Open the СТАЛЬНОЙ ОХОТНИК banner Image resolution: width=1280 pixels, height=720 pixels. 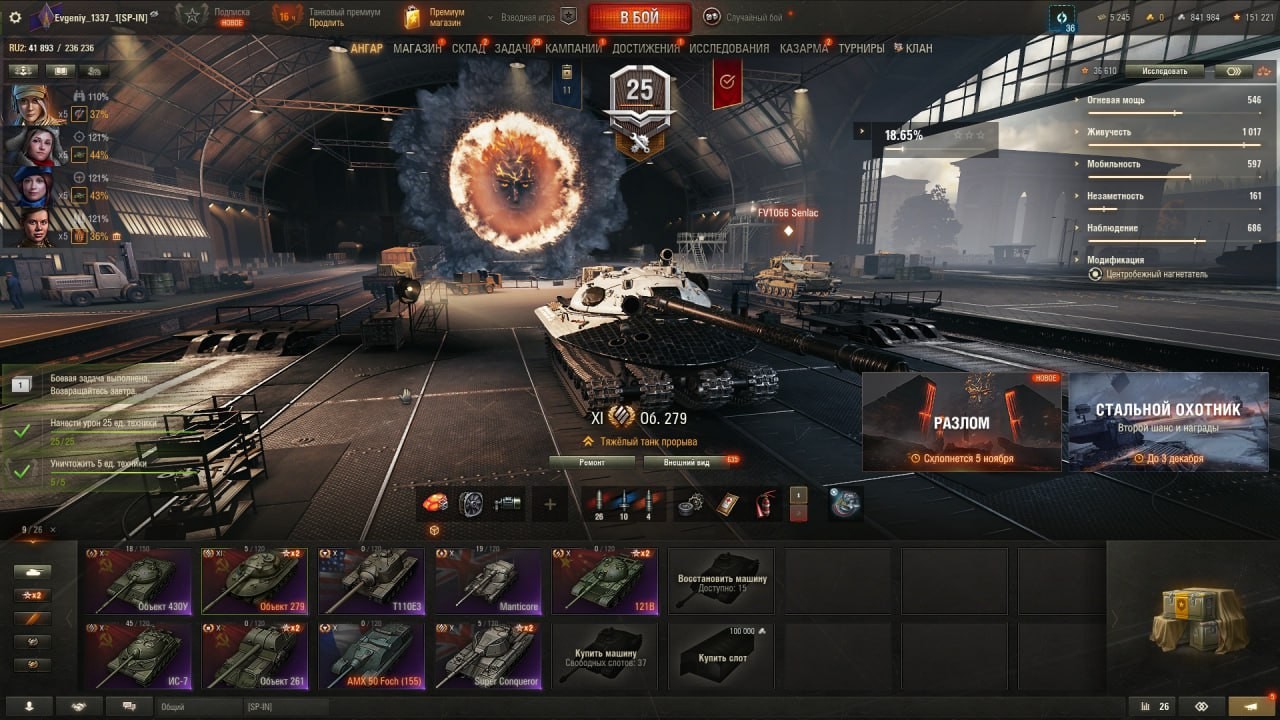pos(1168,422)
